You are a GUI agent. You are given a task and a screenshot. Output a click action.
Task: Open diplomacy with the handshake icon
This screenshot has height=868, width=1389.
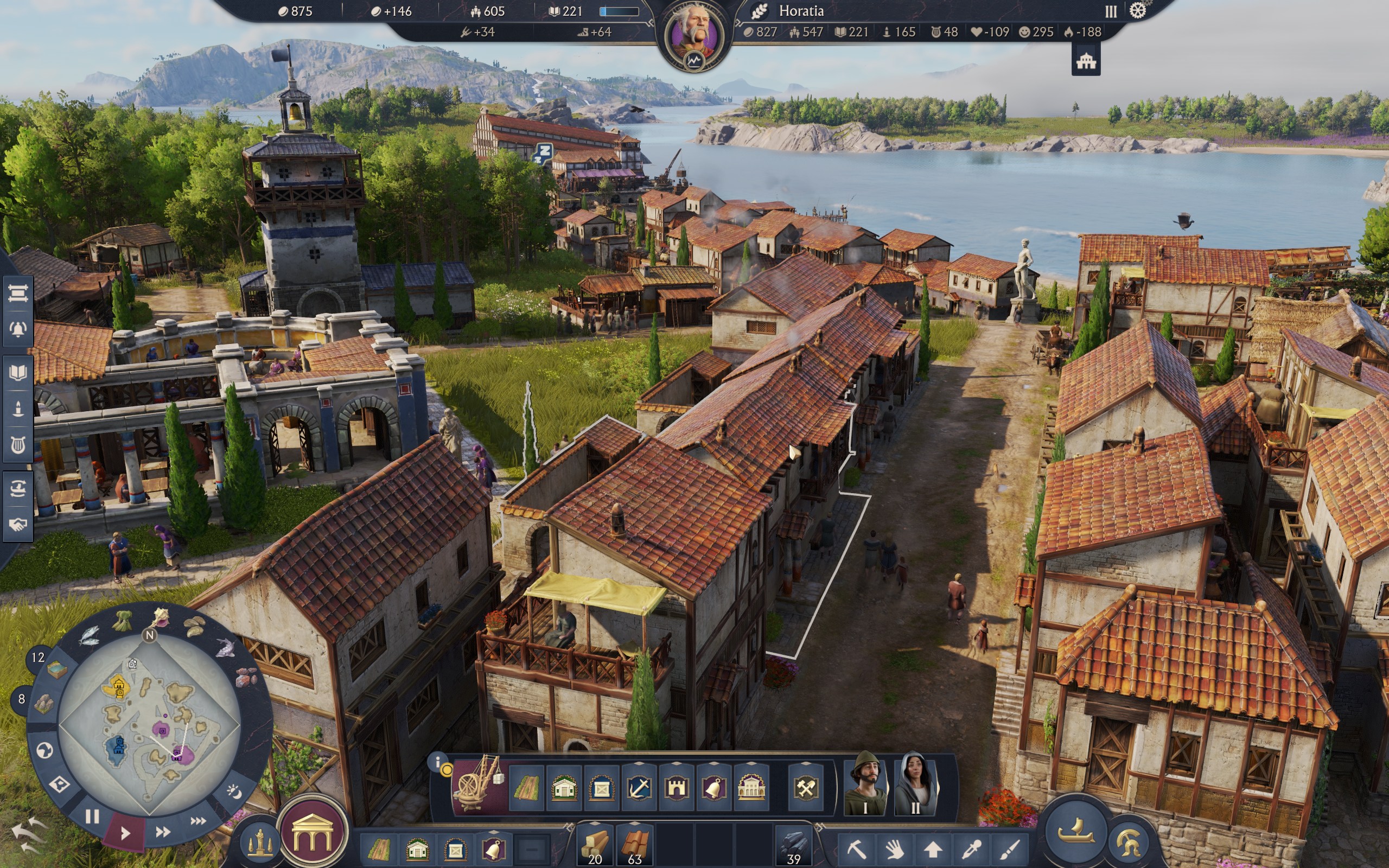[x=18, y=524]
